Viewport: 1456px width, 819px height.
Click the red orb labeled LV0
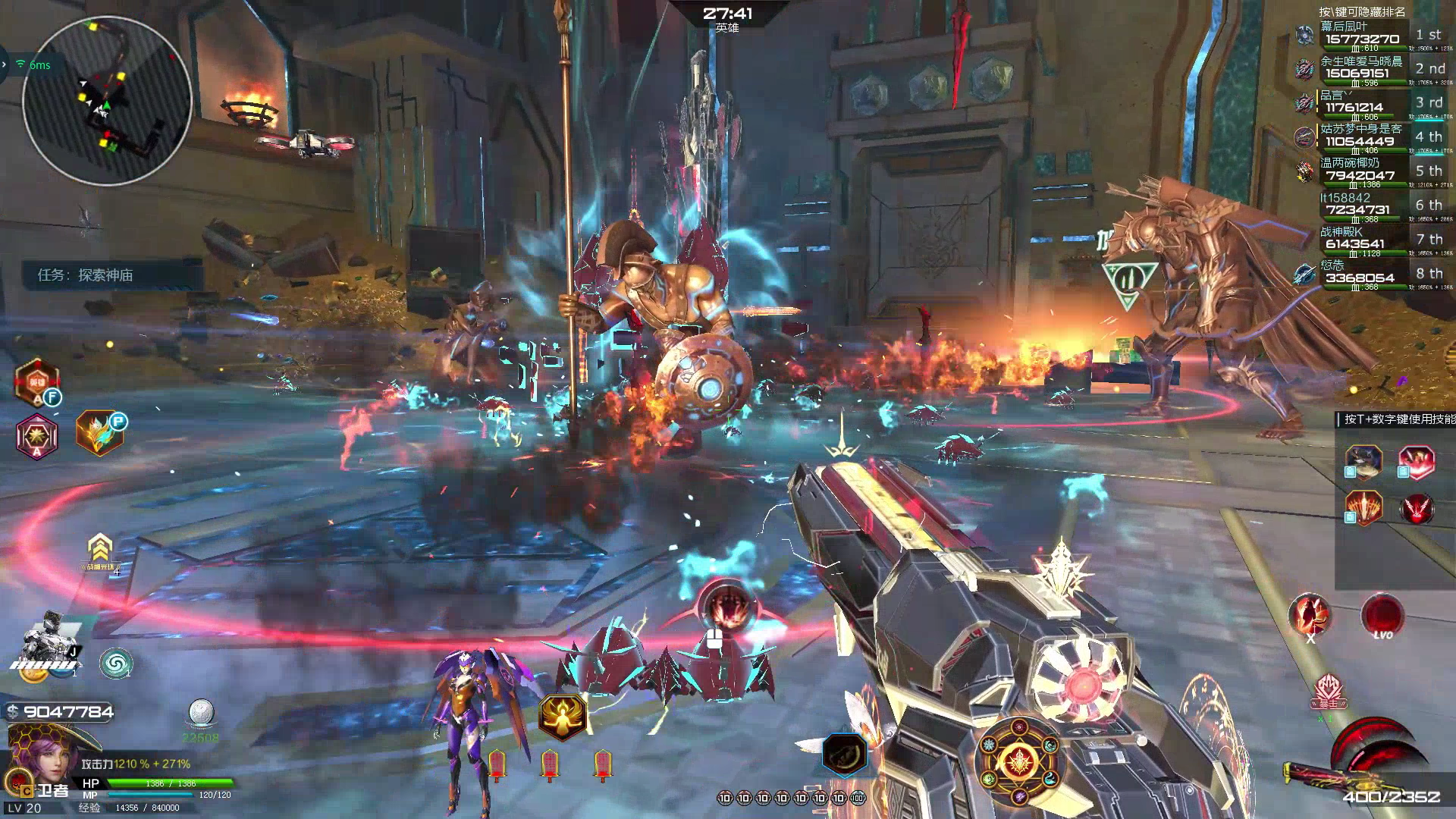(1382, 616)
